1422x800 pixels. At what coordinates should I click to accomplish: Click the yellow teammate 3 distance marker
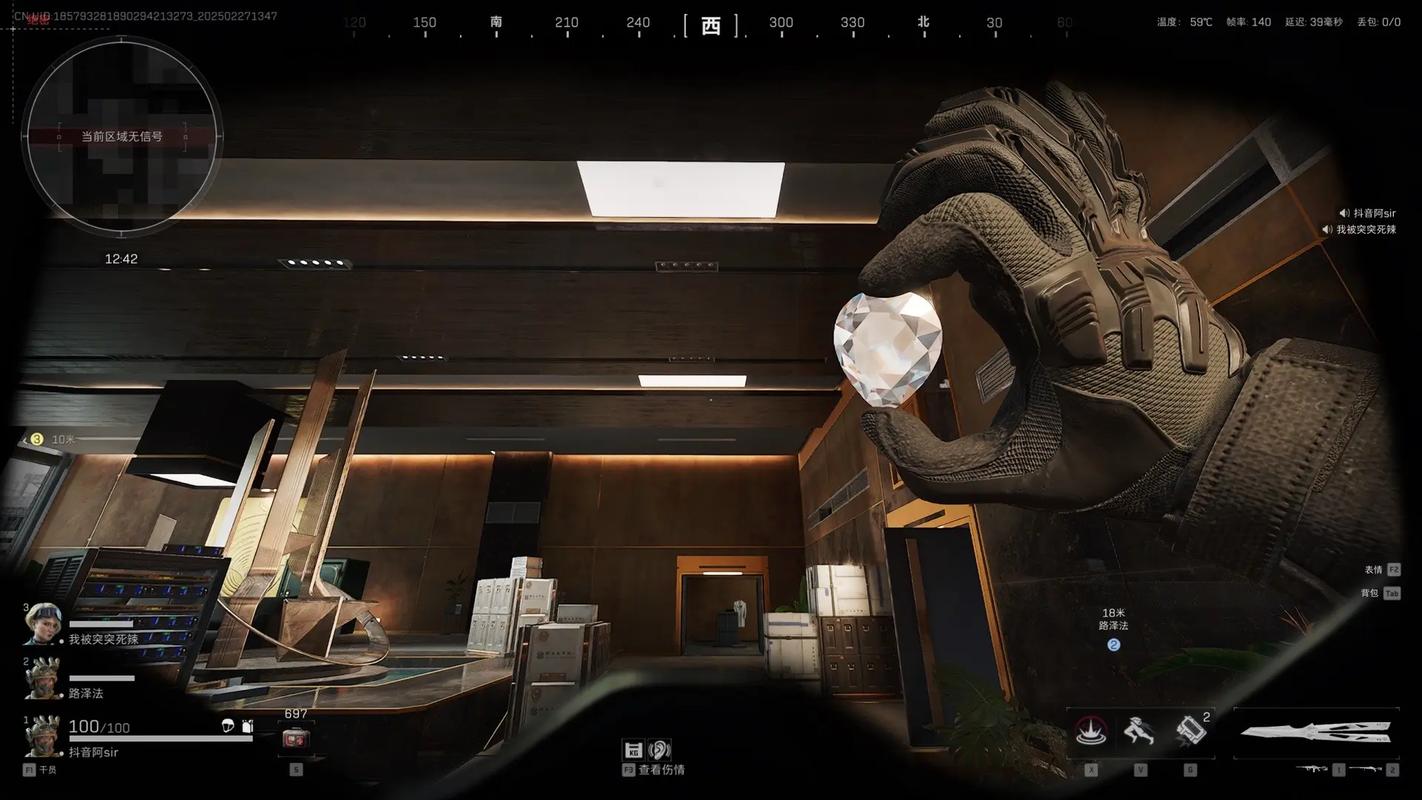(x=37, y=439)
